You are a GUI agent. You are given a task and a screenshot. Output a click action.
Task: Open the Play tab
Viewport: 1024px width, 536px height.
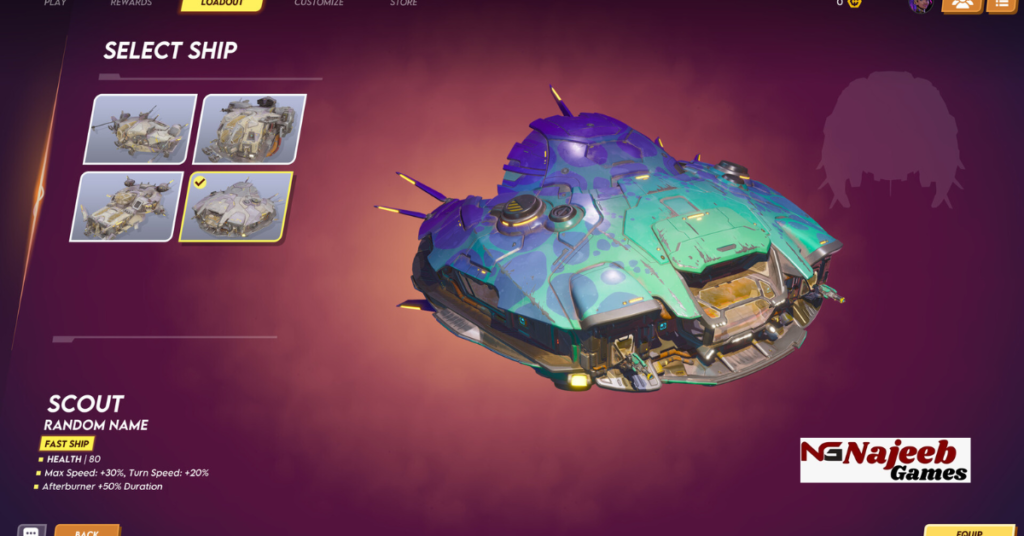click(x=55, y=4)
